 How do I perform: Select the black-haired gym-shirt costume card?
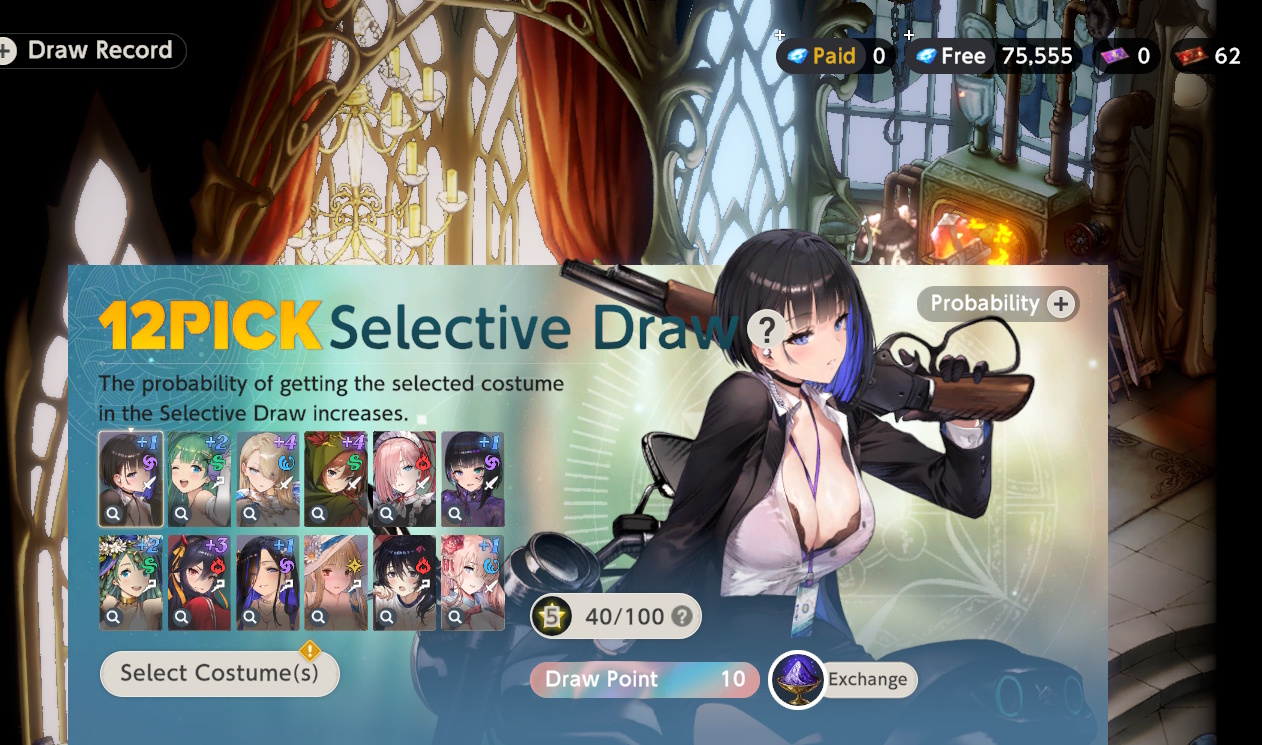pos(404,582)
